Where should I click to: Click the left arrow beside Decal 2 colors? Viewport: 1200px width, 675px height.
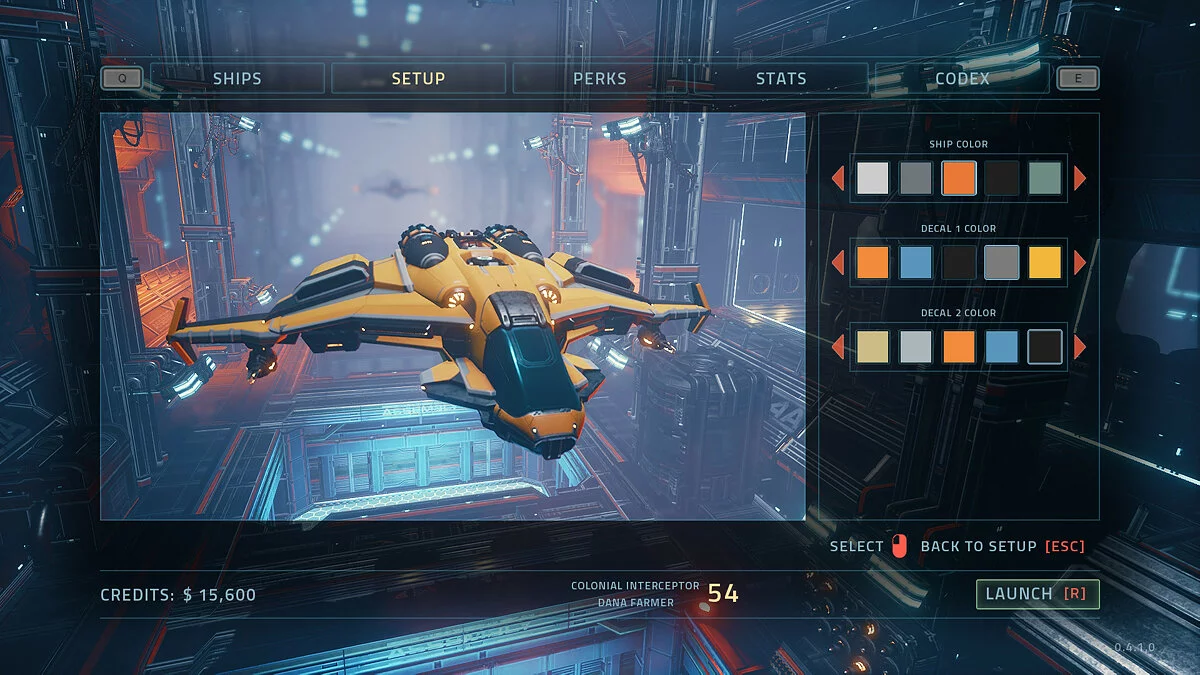pyautogui.click(x=838, y=347)
